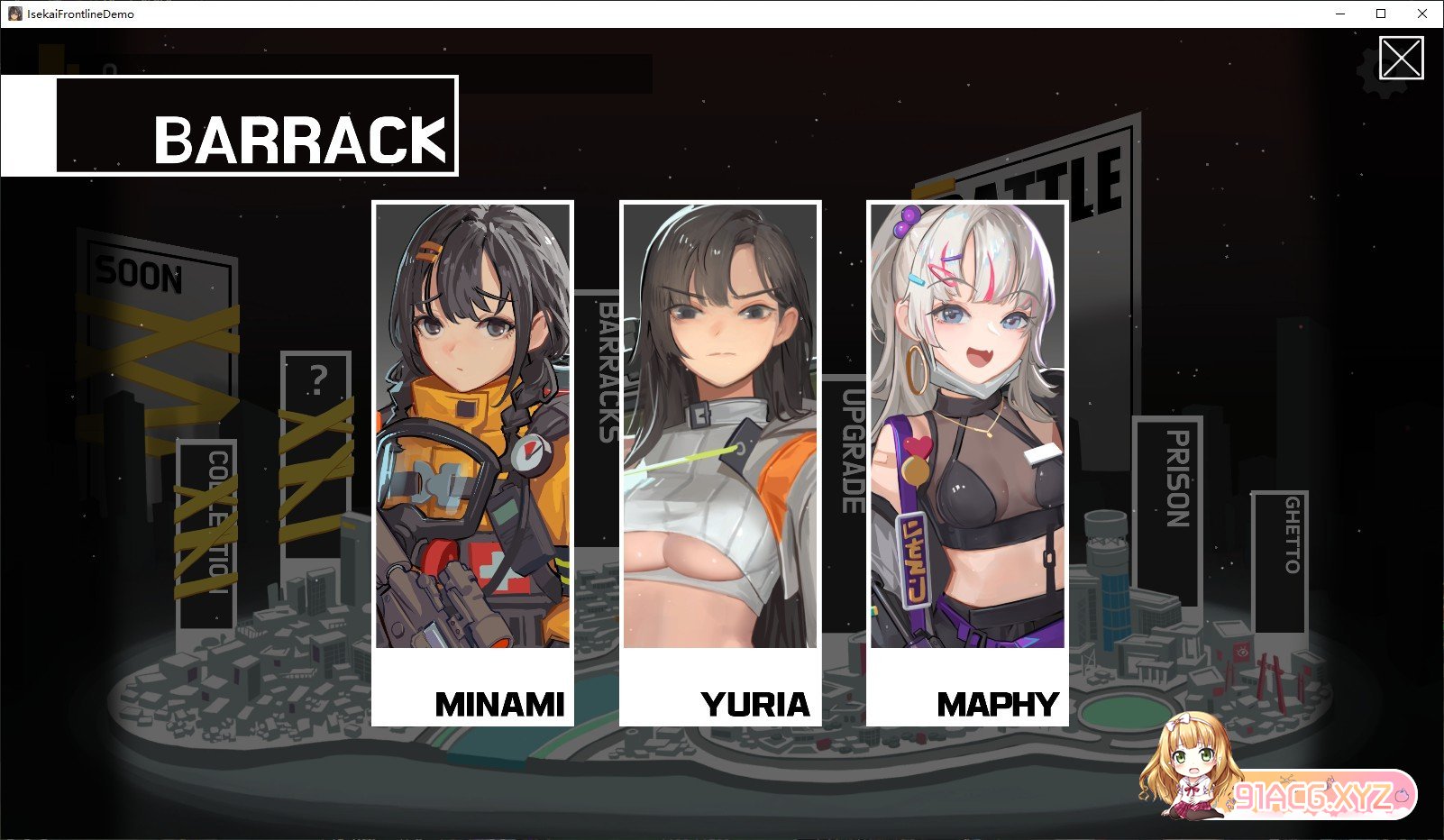Choose Yuria from the barrack roster

(x=720, y=462)
